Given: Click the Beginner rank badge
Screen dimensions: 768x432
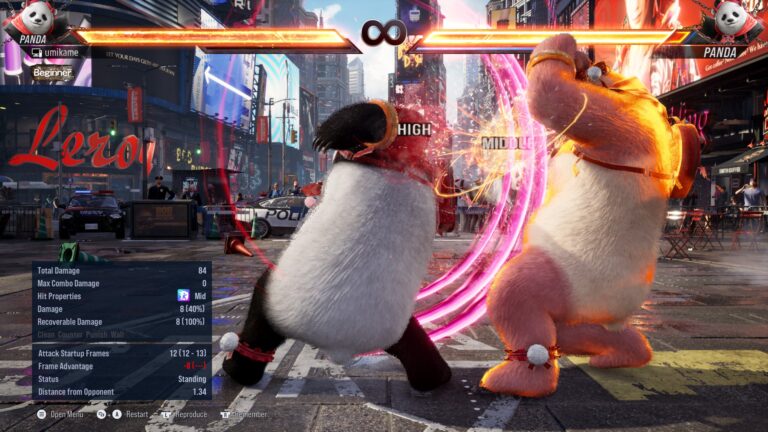Looking at the screenshot, I should tap(52, 72).
